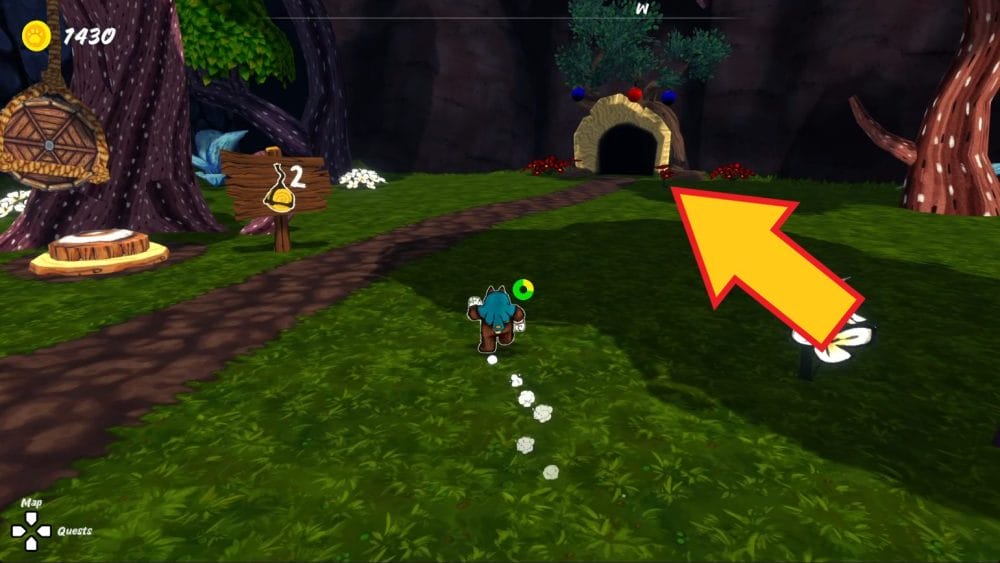The height and width of the screenshot is (563, 1000).
Task: Click the gold paw coin icon
Action: click(x=38, y=37)
